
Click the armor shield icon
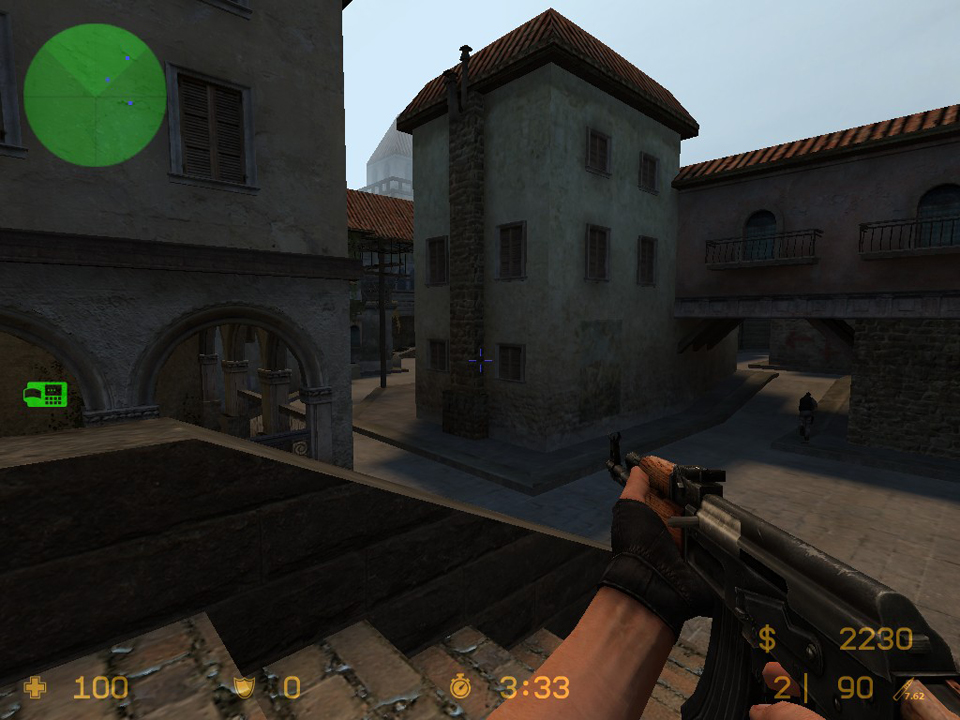click(x=242, y=687)
